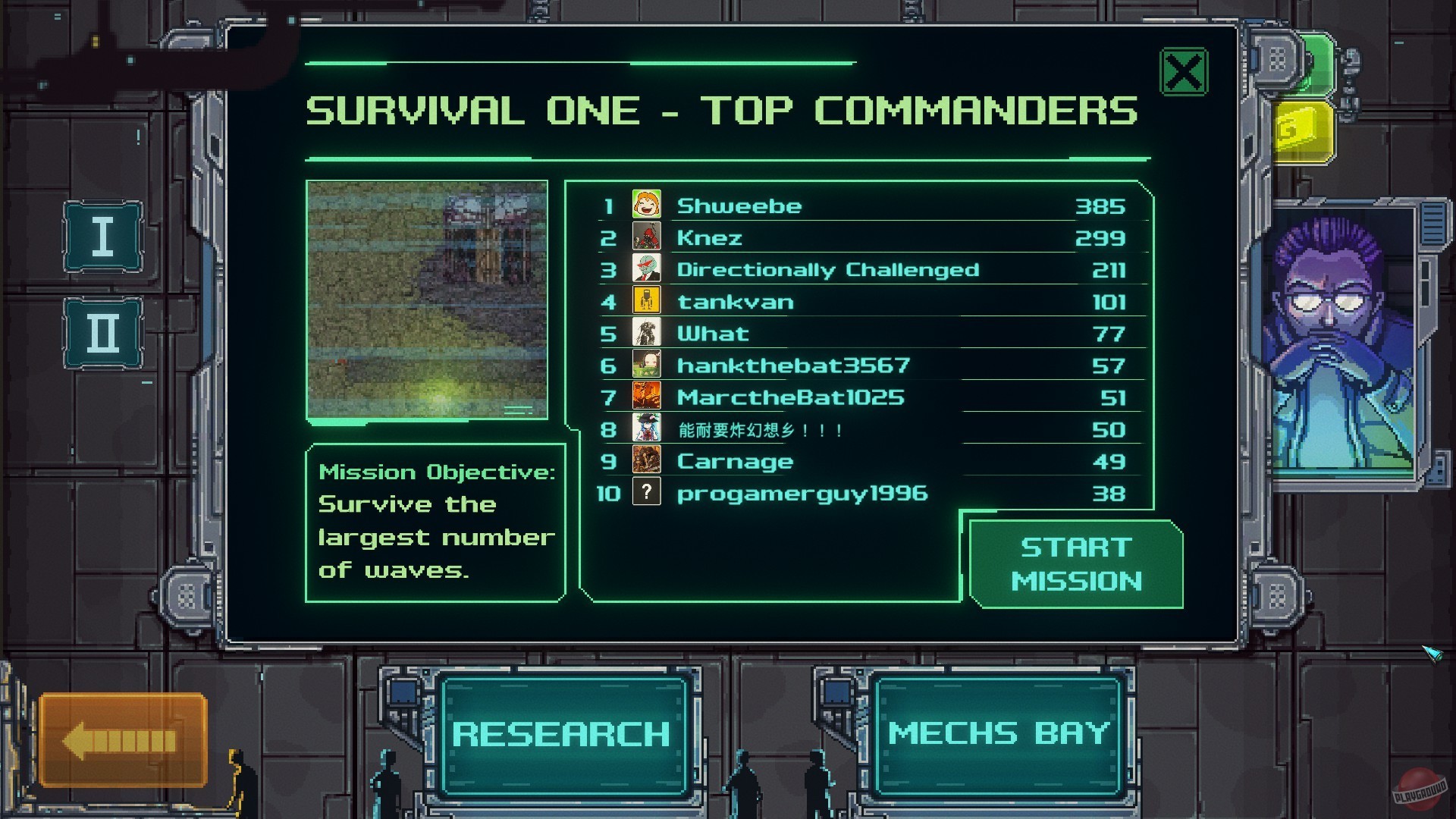Screen dimensions: 1456x819
Task: Select the Shweebe player avatar icon
Action: 645,205
